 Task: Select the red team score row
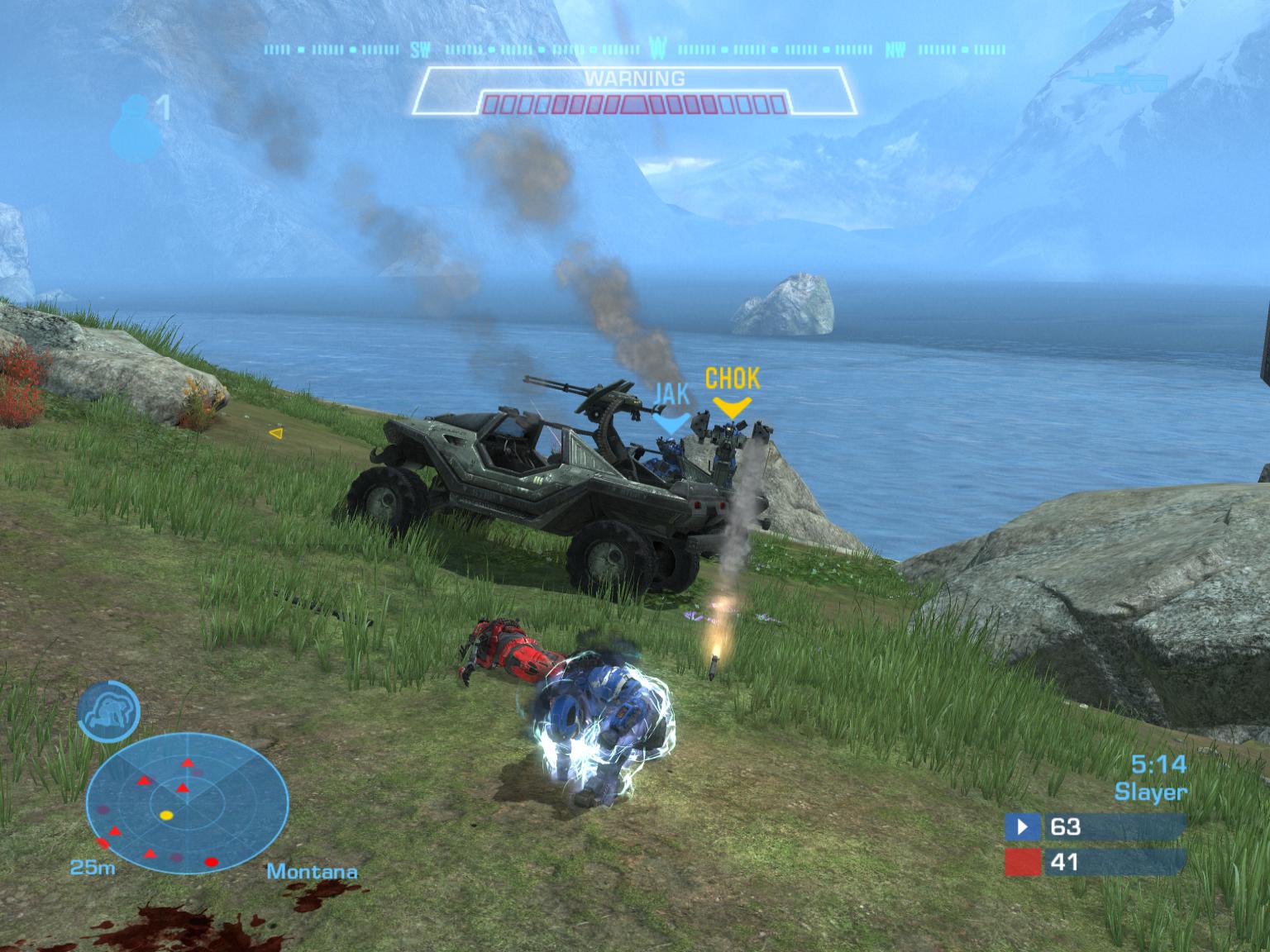click(1095, 863)
